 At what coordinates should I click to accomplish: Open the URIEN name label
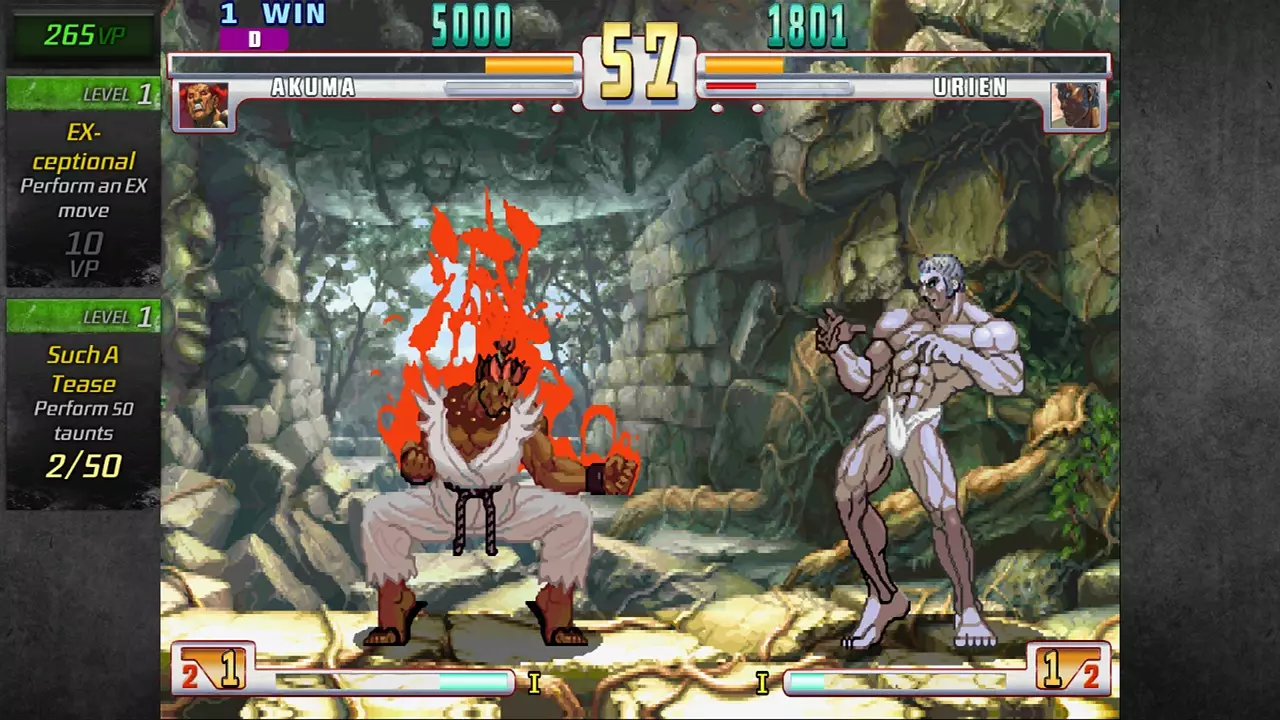click(971, 88)
